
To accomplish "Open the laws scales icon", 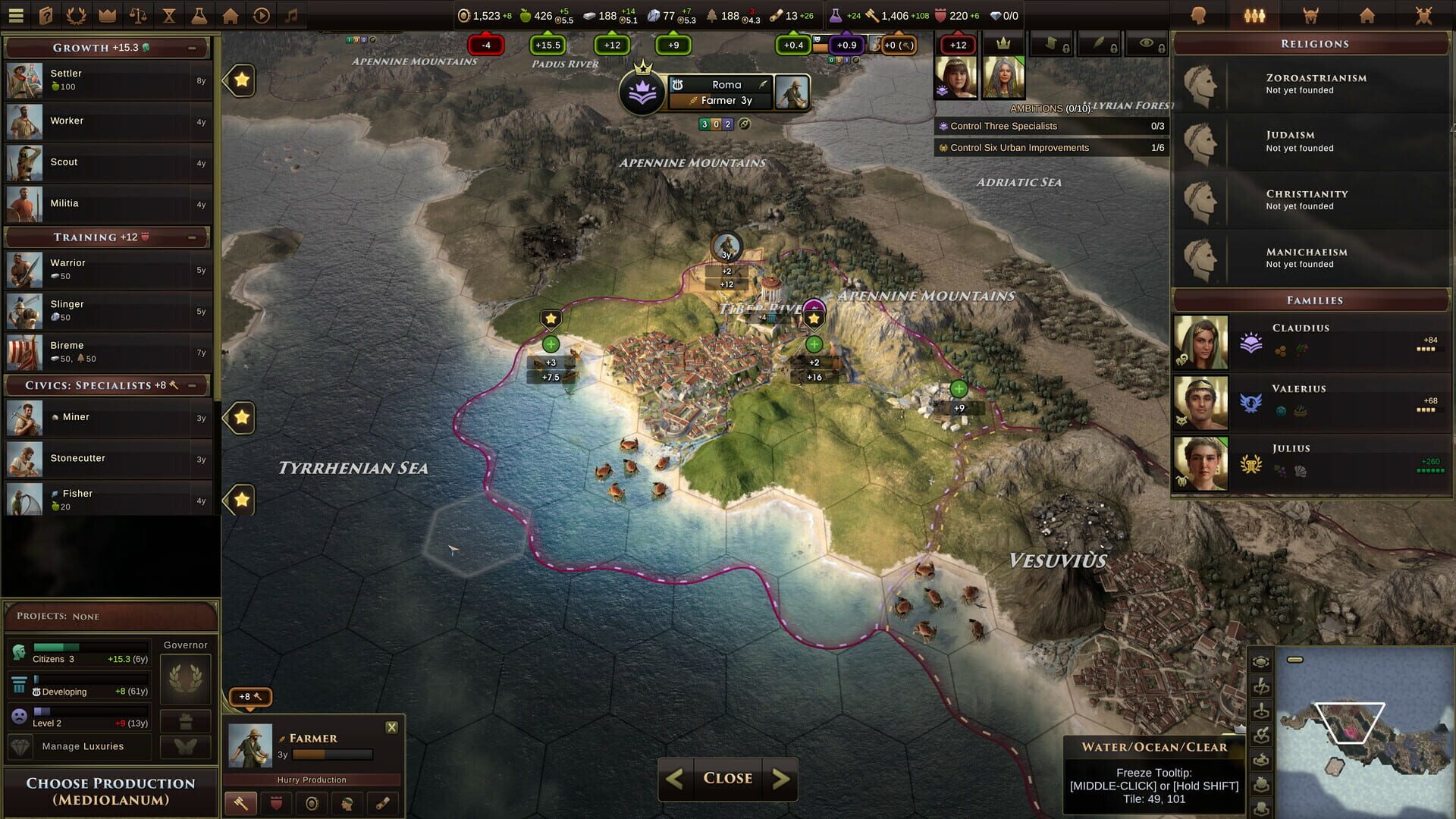I will click(x=138, y=15).
